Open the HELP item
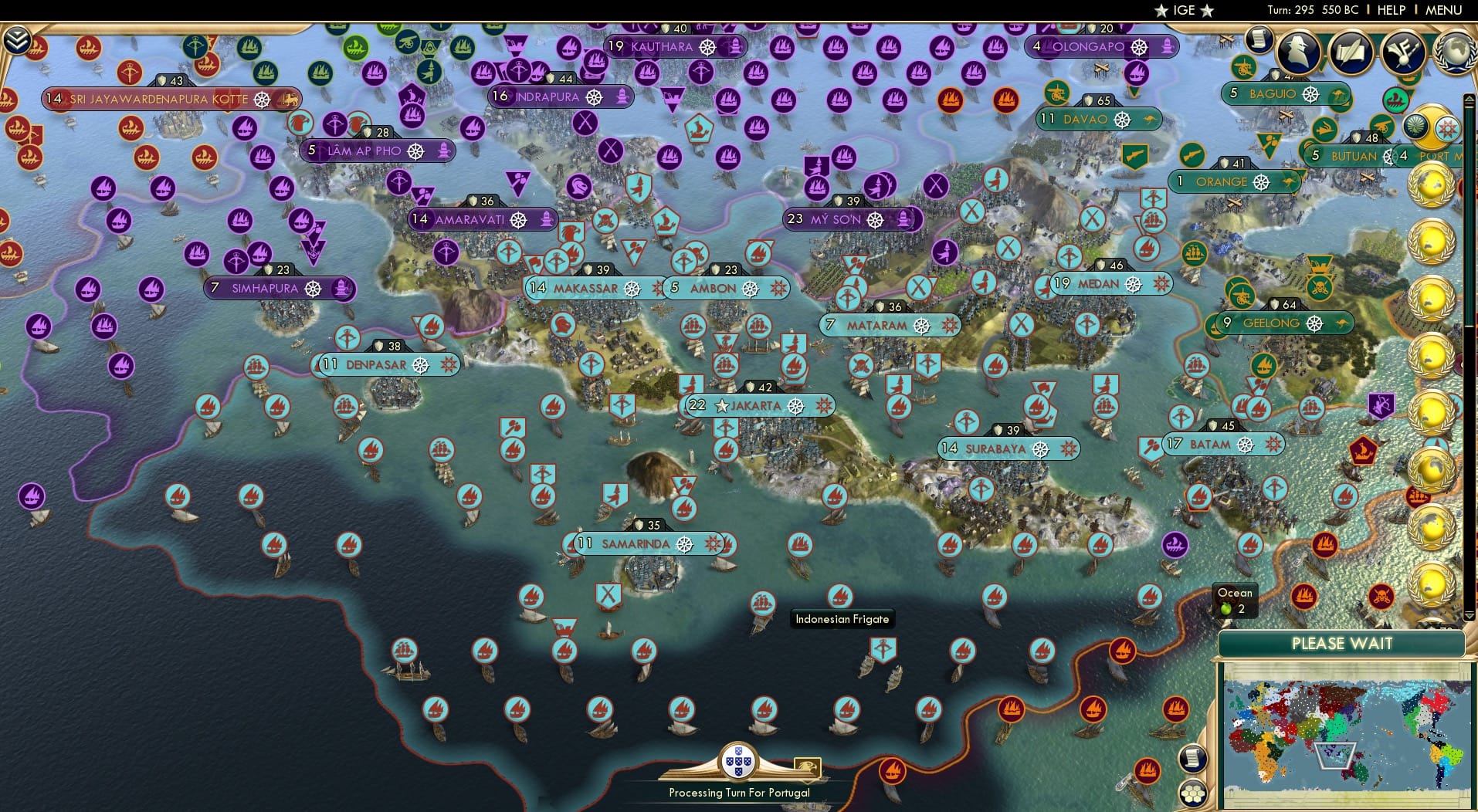1478x812 pixels. coord(1391,10)
